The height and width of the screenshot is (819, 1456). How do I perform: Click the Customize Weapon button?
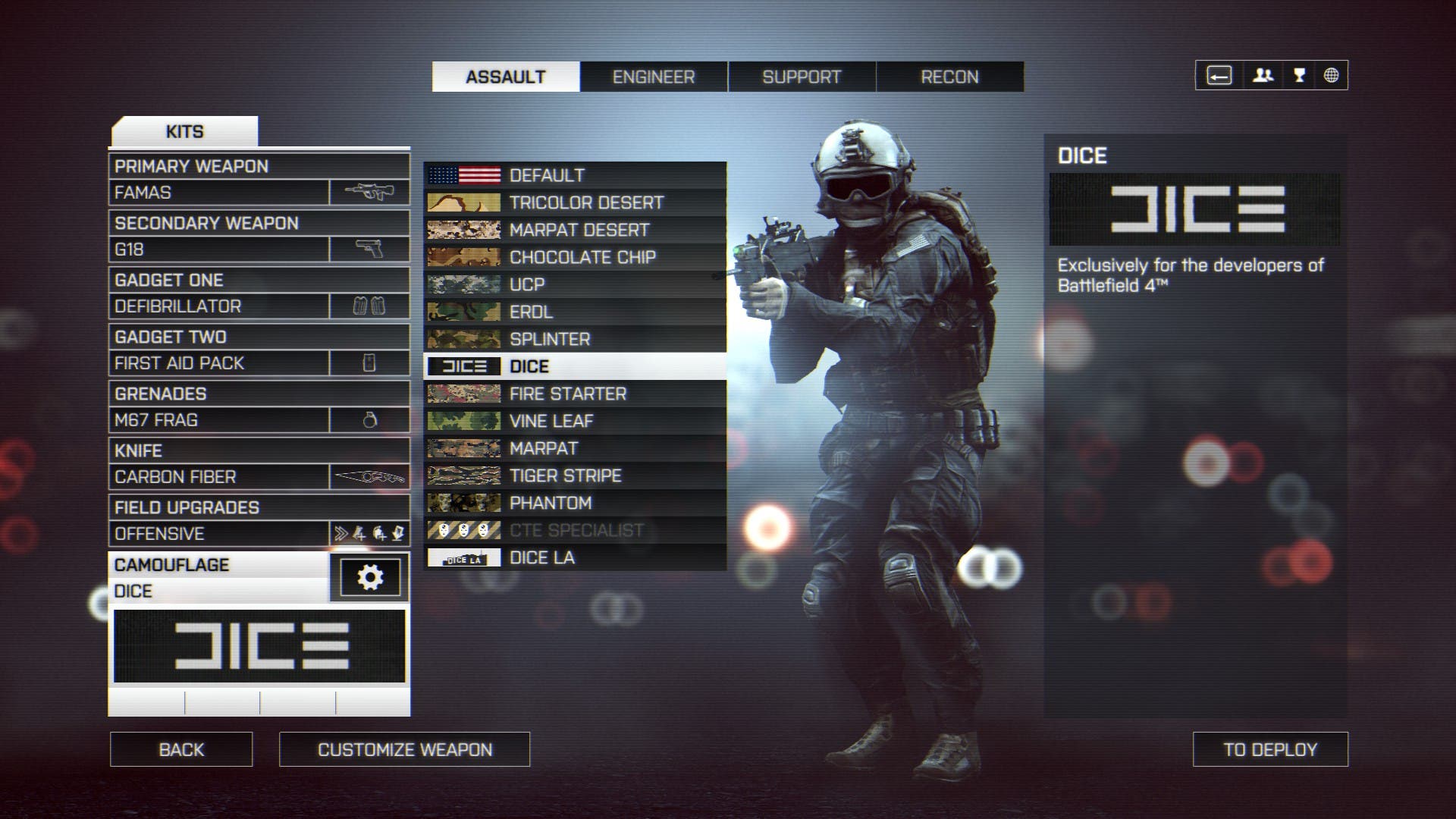(404, 749)
